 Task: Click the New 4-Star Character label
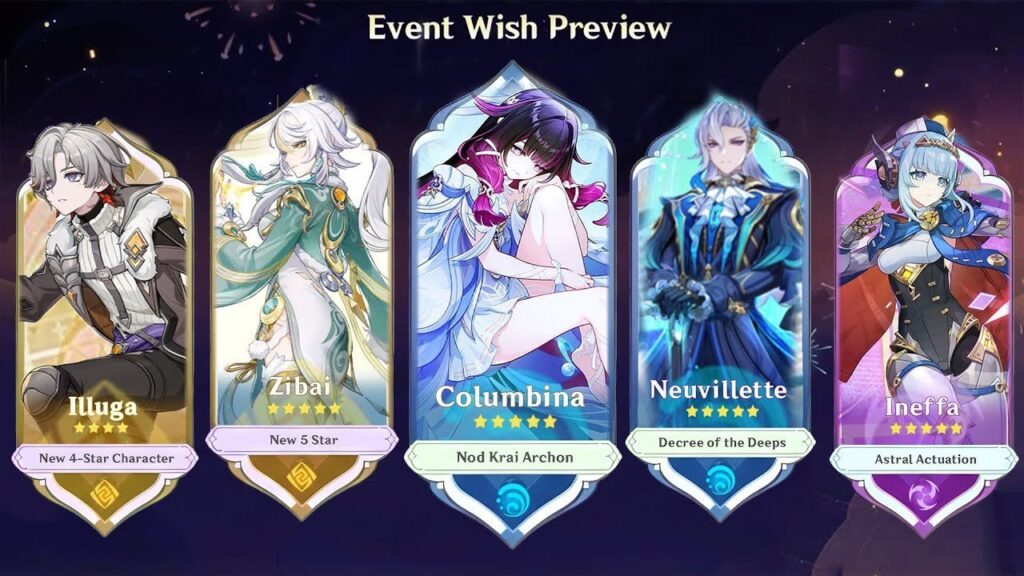click(x=104, y=458)
